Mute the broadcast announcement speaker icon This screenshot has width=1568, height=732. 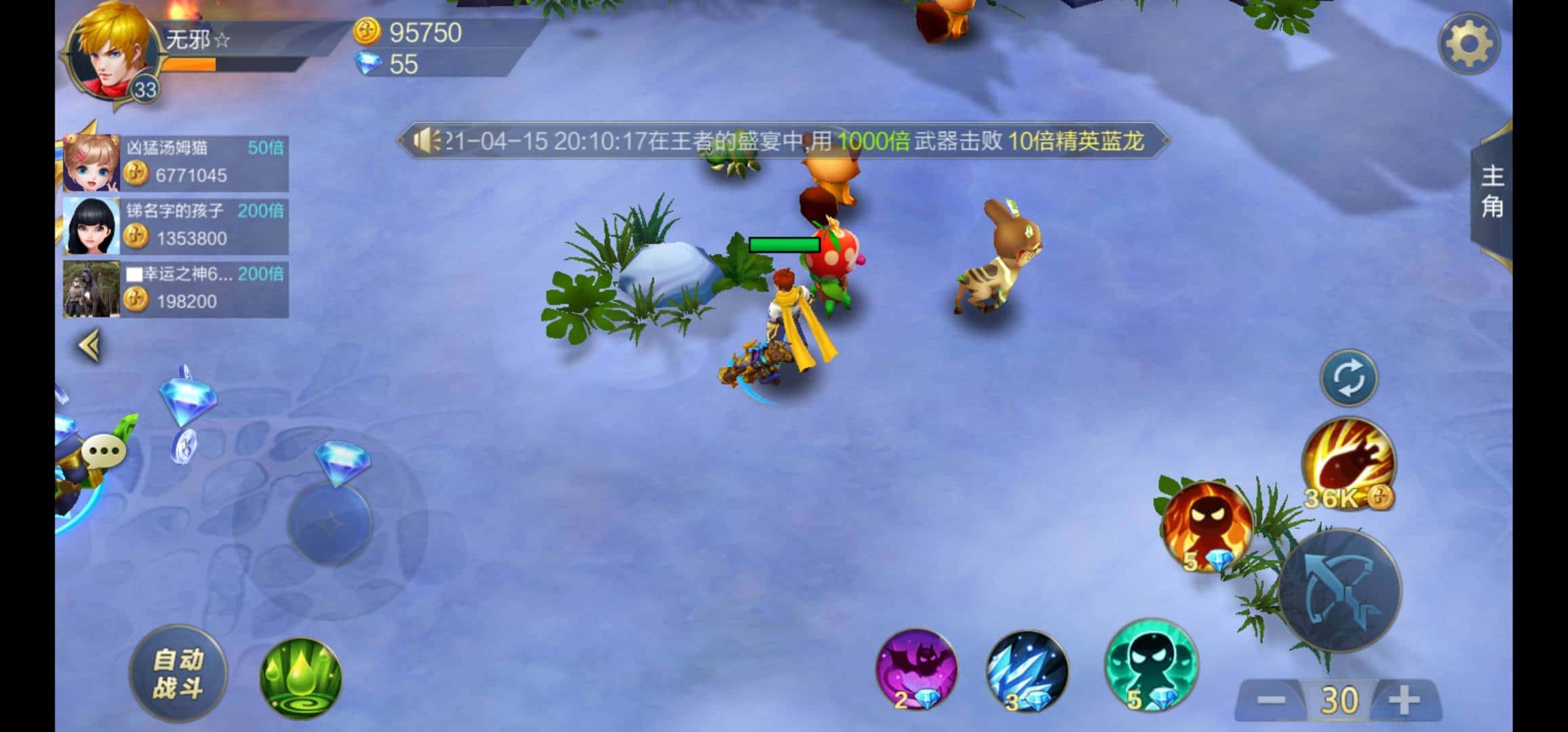[x=427, y=140]
